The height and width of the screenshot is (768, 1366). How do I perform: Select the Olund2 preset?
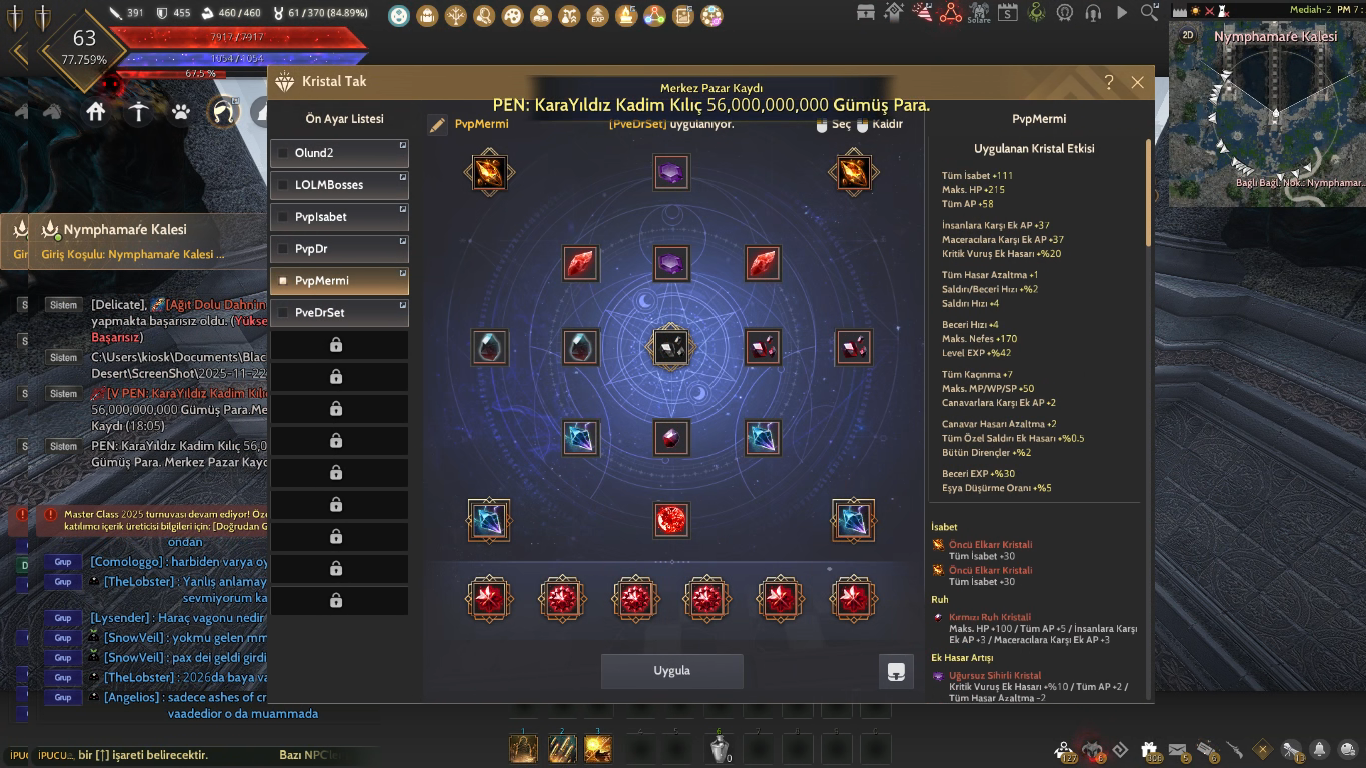coord(339,153)
